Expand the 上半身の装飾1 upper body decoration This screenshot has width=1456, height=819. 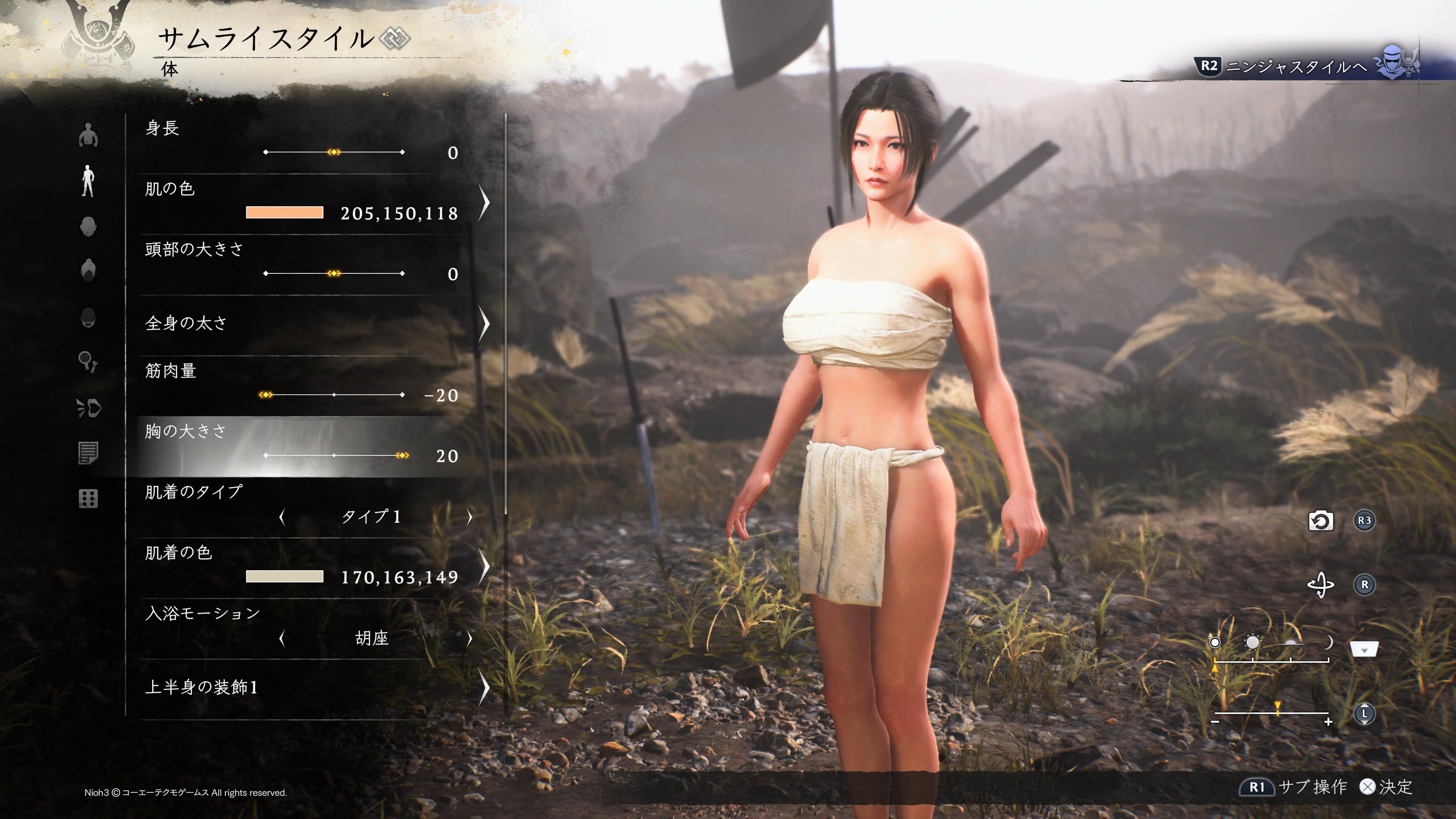(484, 687)
